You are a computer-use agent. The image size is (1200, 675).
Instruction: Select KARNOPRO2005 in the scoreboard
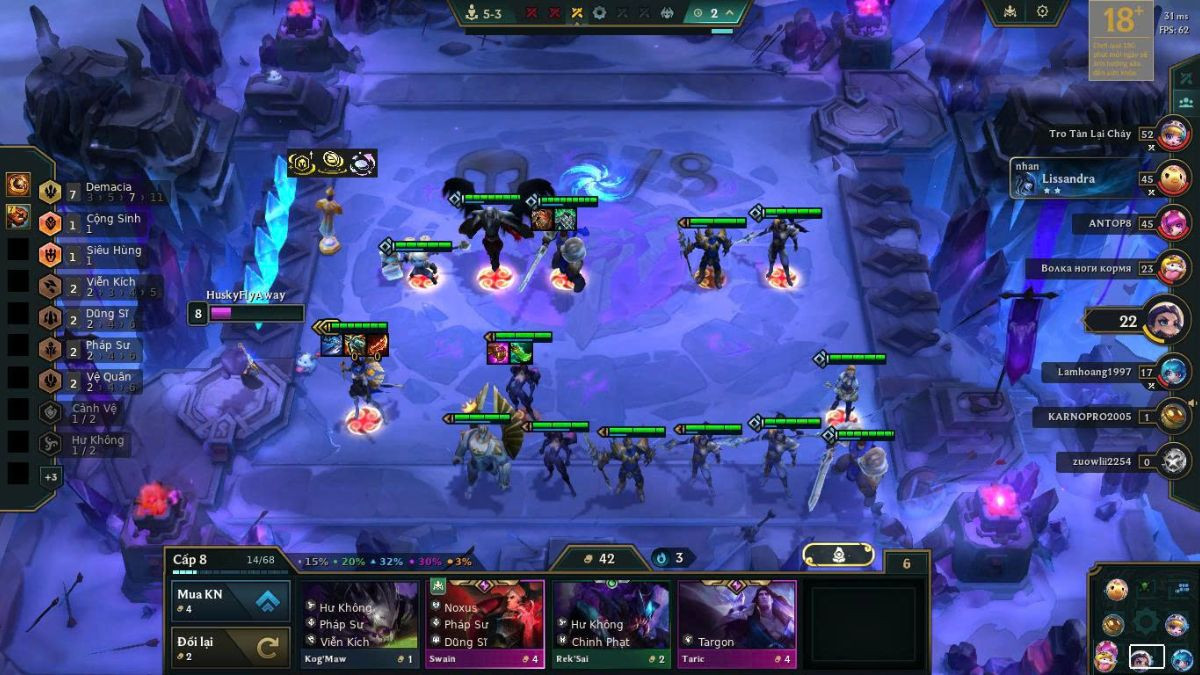tap(1090, 417)
